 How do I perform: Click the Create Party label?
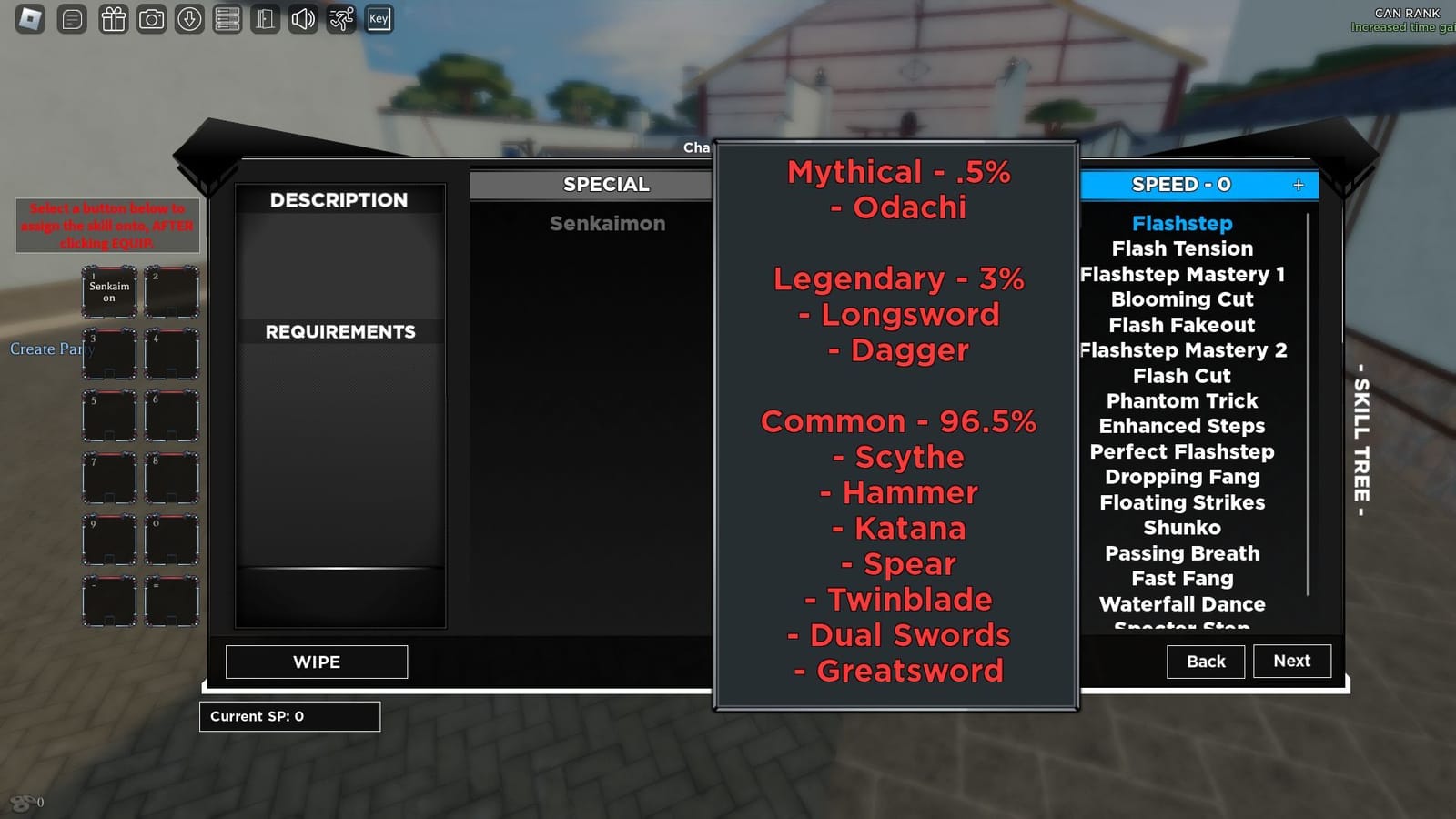50,349
